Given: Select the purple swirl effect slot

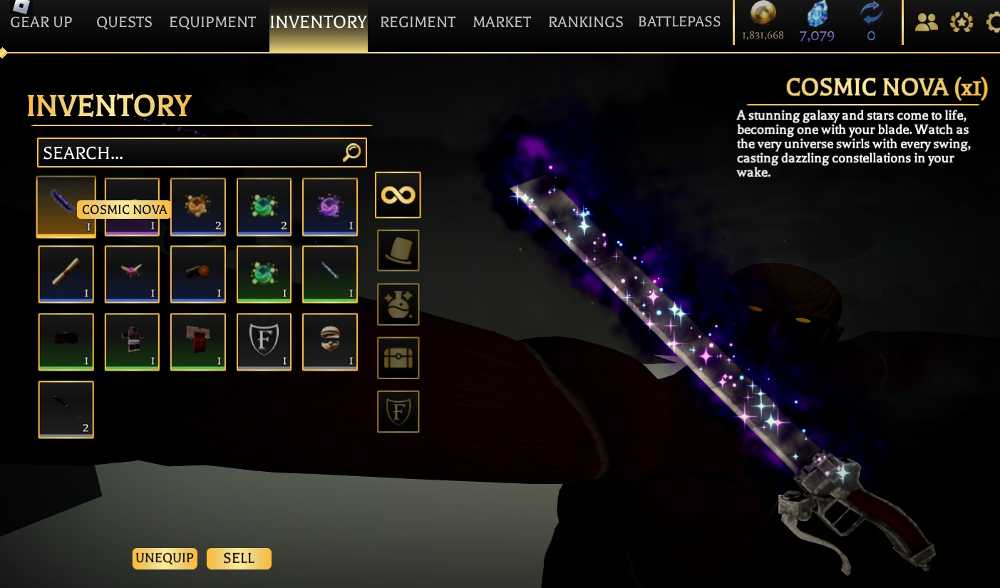Looking at the screenshot, I should click(330, 207).
